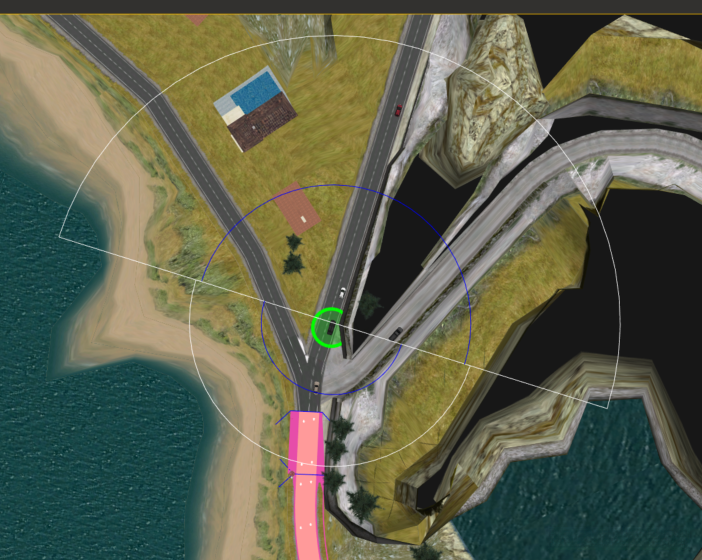Select the vehicle marked by the green circle
Viewport: 702px width, 560px height.
329,328
